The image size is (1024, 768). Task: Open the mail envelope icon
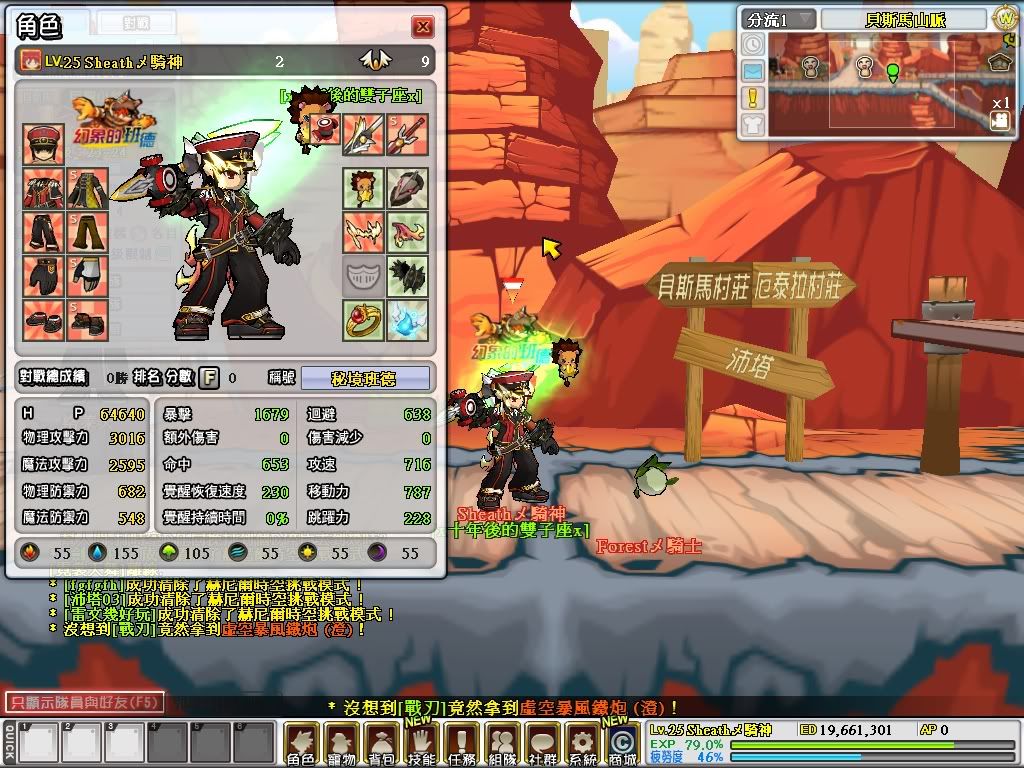(753, 71)
